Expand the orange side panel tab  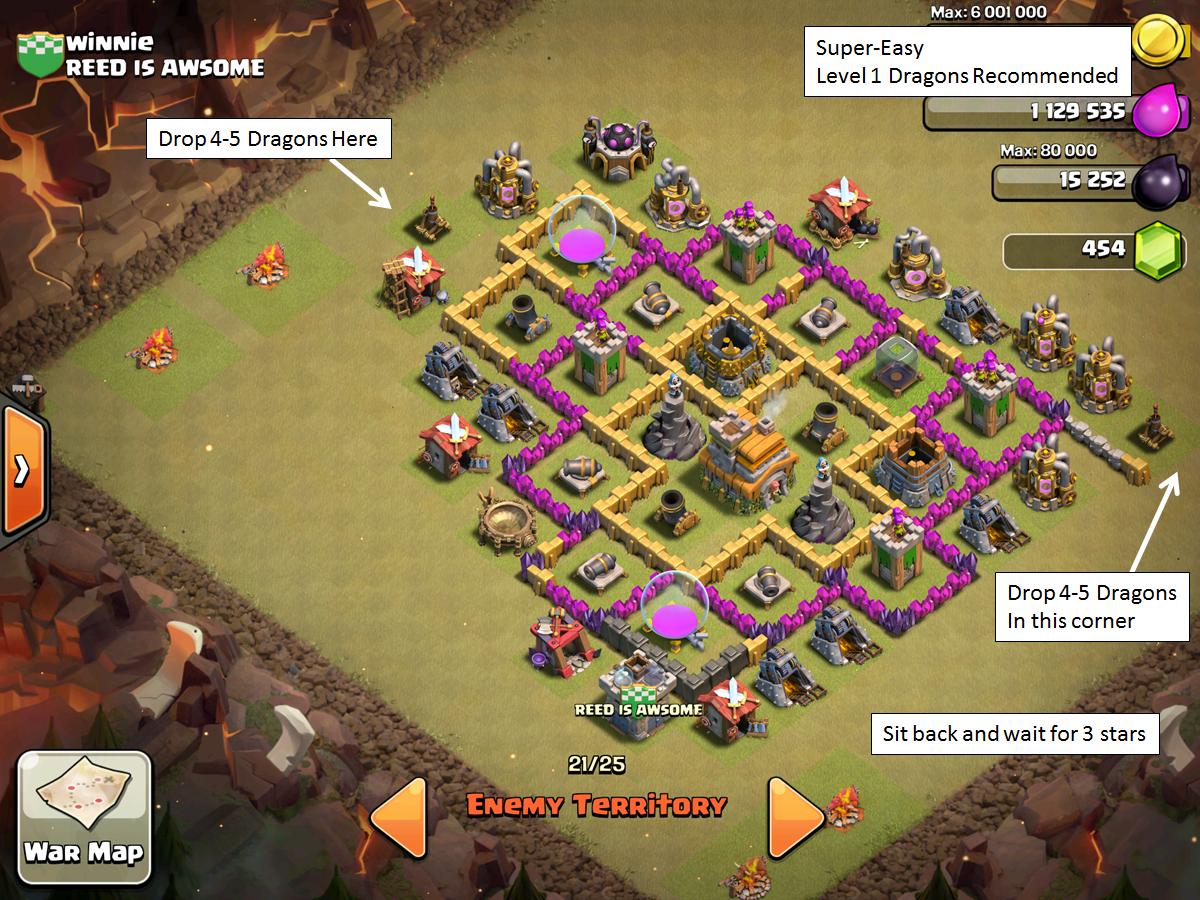click(x=21, y=470)
